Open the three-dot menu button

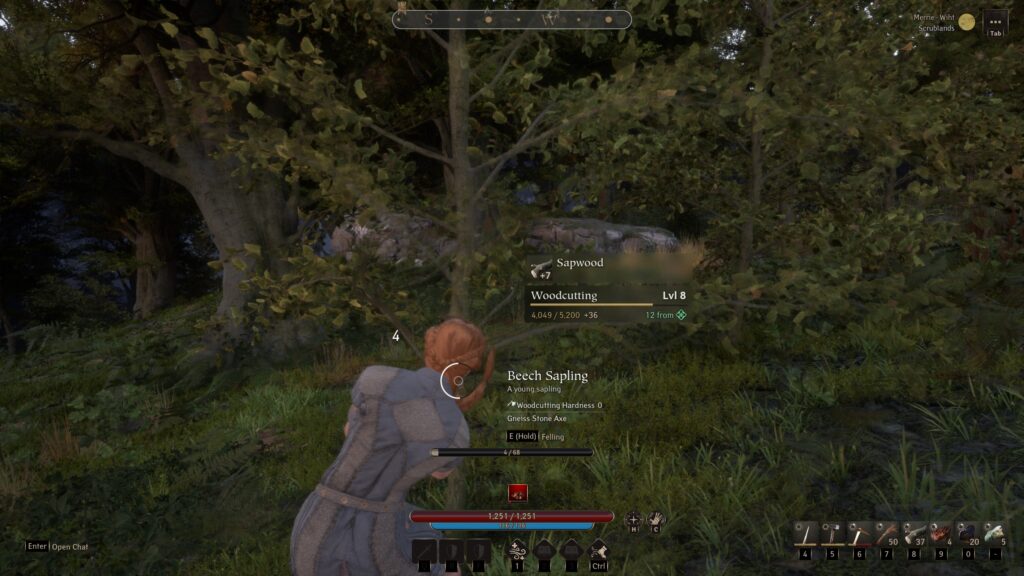pos(994,21)
